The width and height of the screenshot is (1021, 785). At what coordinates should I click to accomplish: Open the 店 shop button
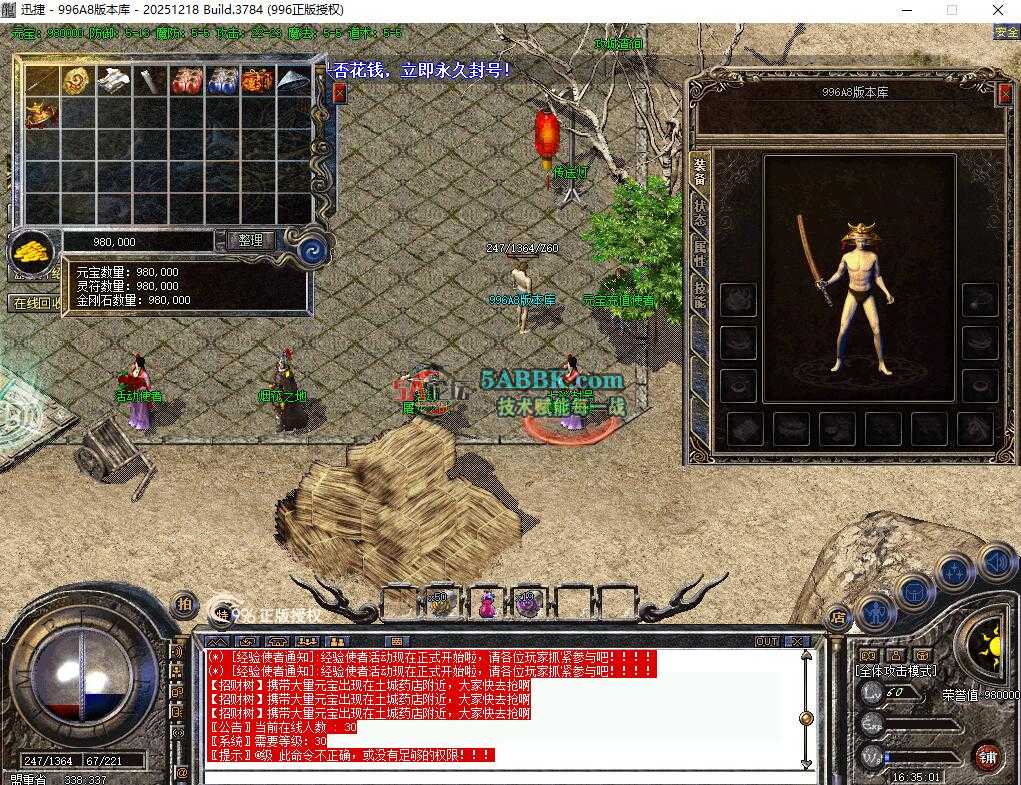coord(837,617)
